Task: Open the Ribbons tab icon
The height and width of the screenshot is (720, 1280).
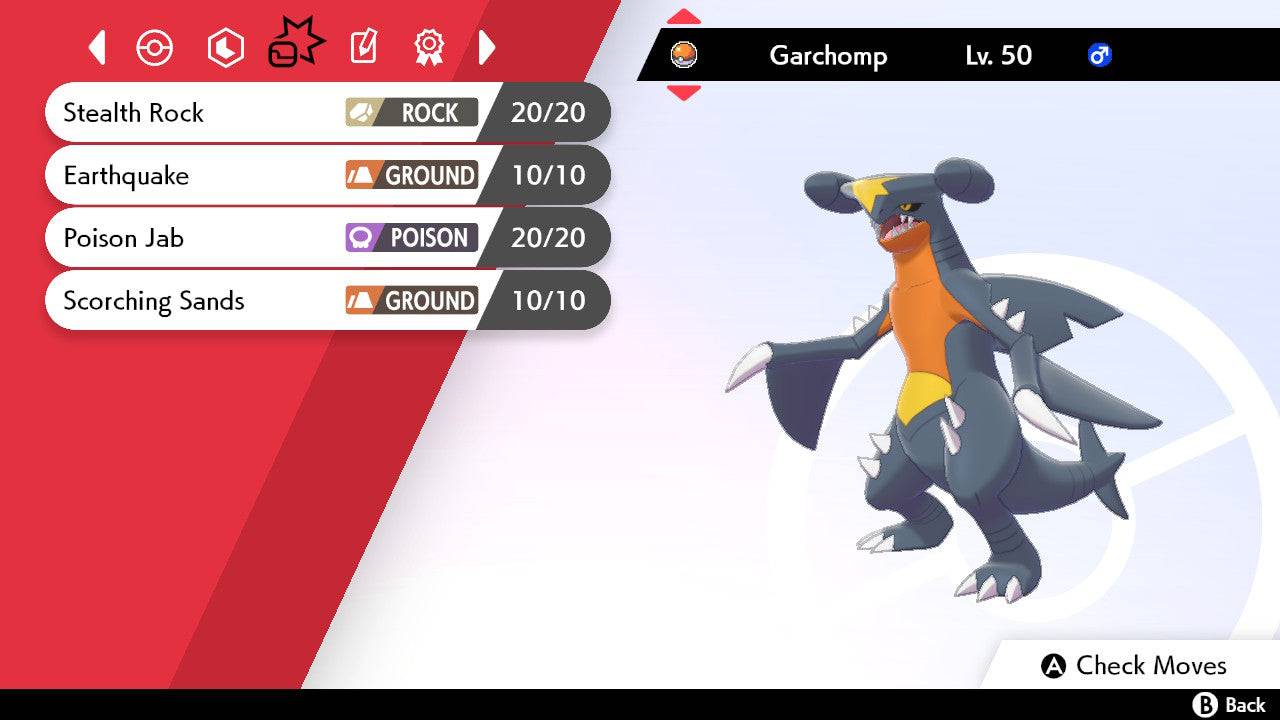Action: coord(428,47)
